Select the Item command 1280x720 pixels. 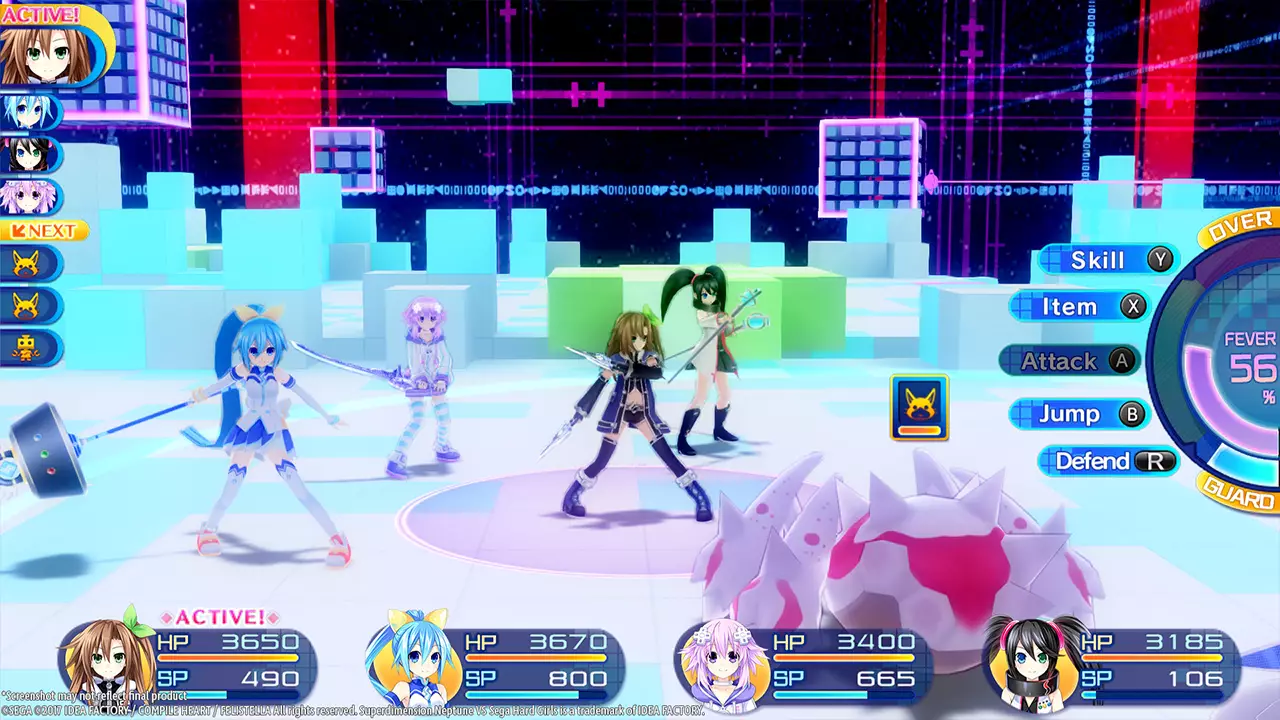[x=1079, y=307]
